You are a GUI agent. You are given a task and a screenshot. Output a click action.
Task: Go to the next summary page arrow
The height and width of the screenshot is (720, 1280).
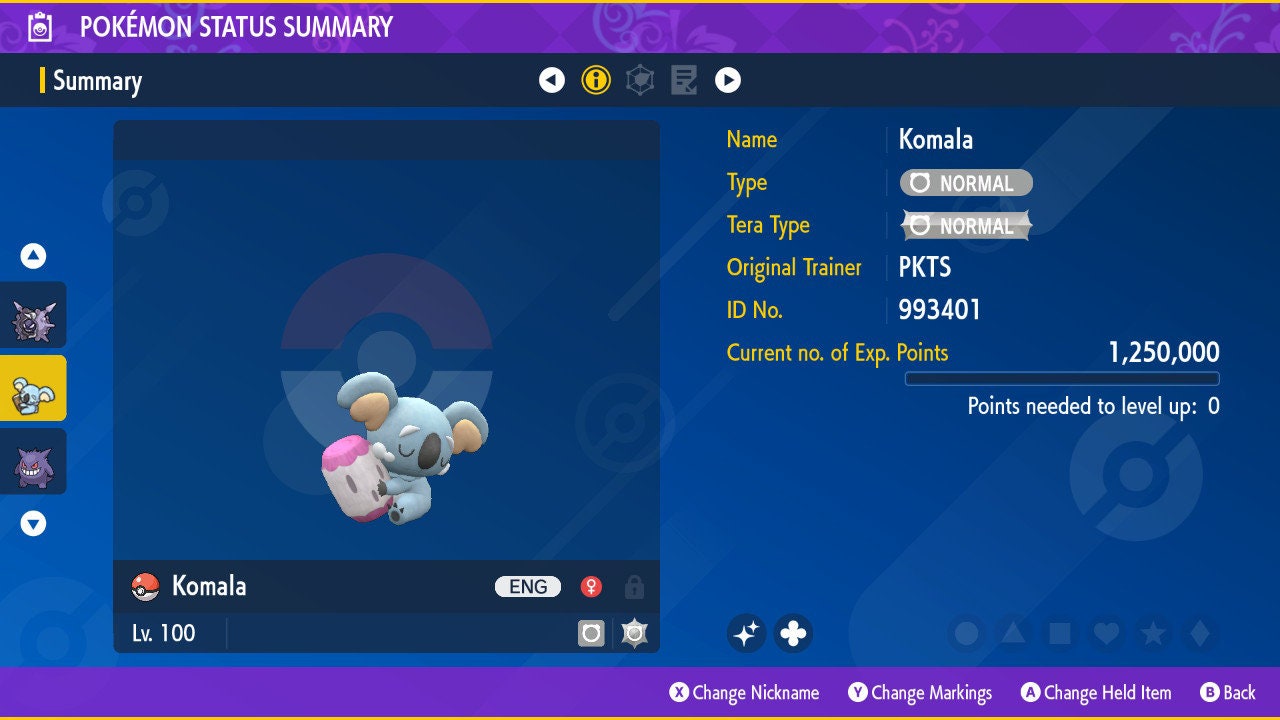pyautogui.click(x=728, y=80)
